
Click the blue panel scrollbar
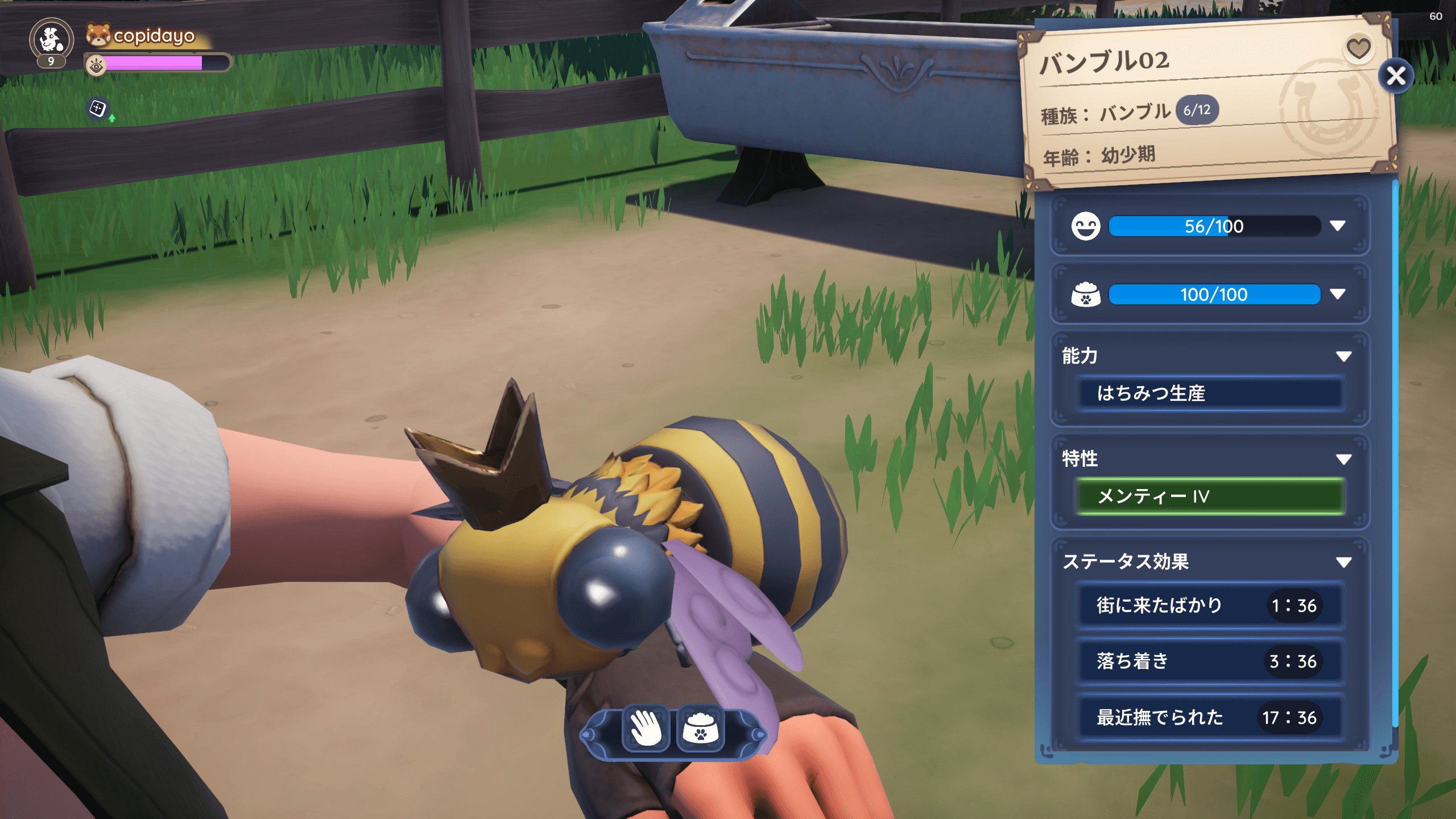[1395, 455]
